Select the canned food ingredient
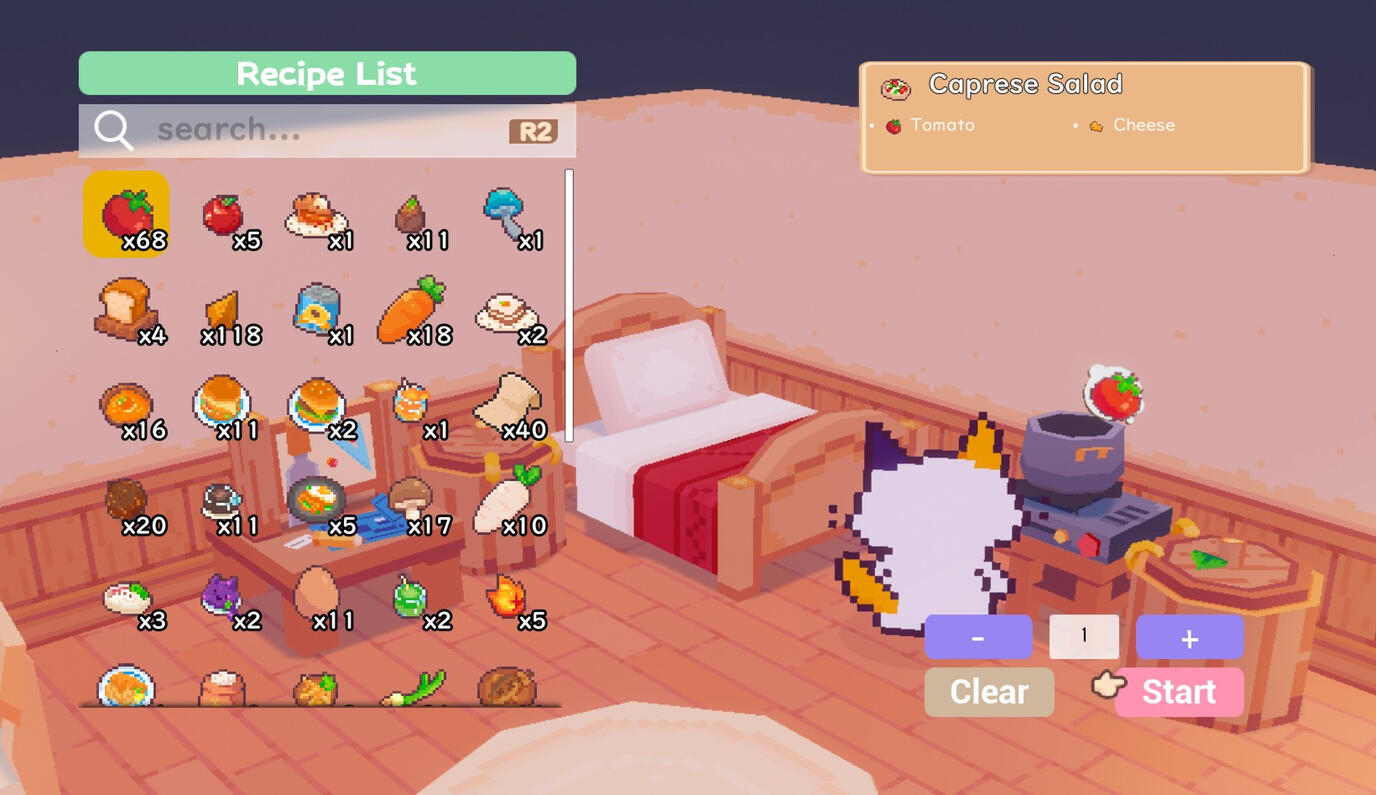This screenshot has width=1376, height=795. tap(317, 309)
